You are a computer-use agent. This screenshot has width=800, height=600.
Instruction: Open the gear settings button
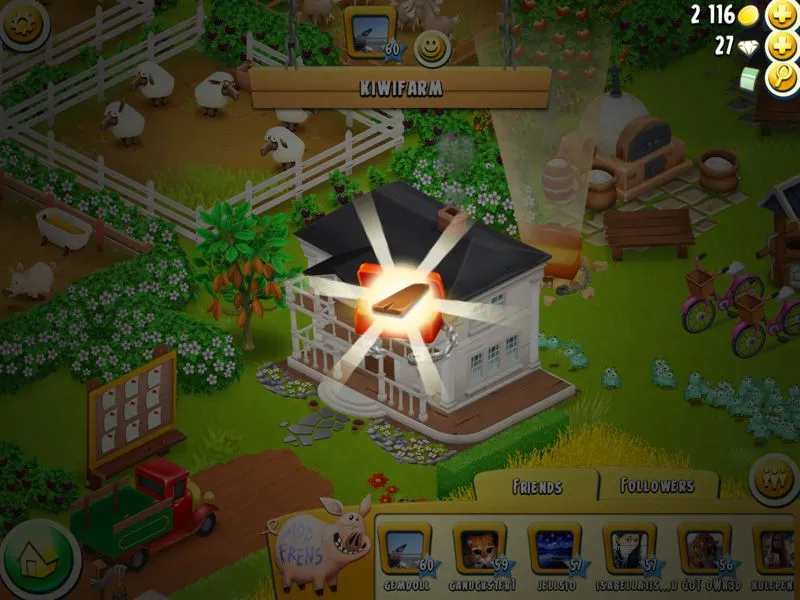point(22,22)
